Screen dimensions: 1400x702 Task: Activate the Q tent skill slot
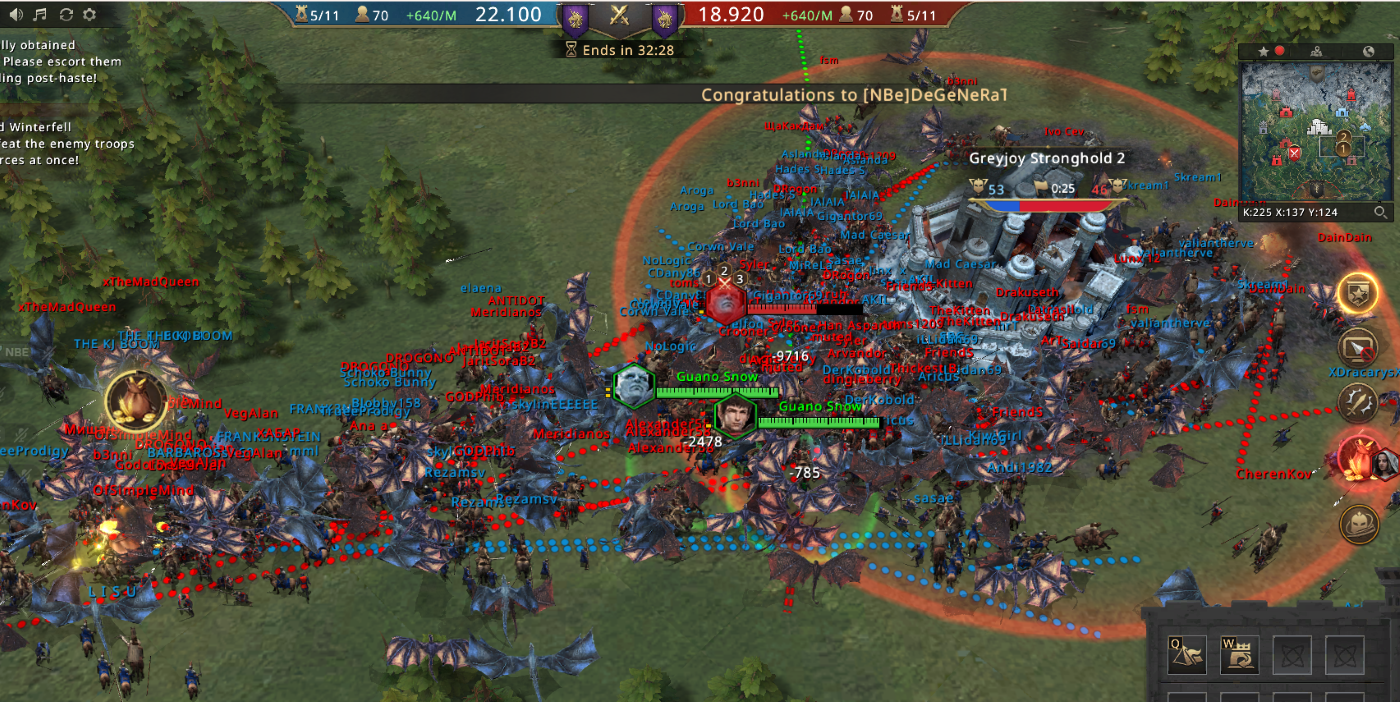[x=1187, y=654]
